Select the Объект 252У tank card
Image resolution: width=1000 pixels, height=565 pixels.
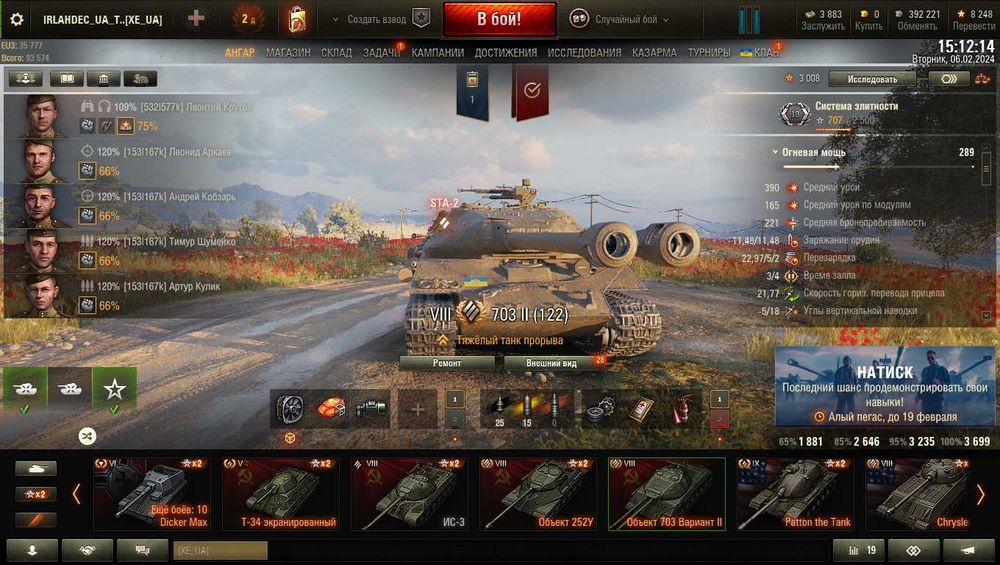coord(541,494)
